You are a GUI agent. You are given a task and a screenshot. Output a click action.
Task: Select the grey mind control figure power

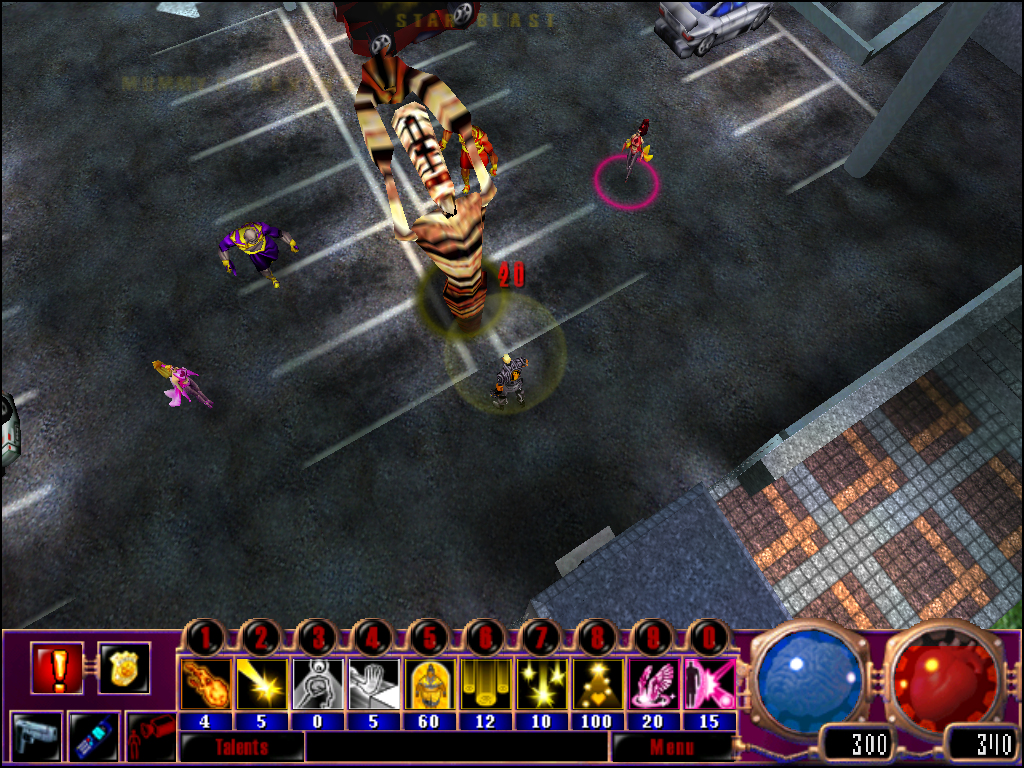click(x=317, y=684)
